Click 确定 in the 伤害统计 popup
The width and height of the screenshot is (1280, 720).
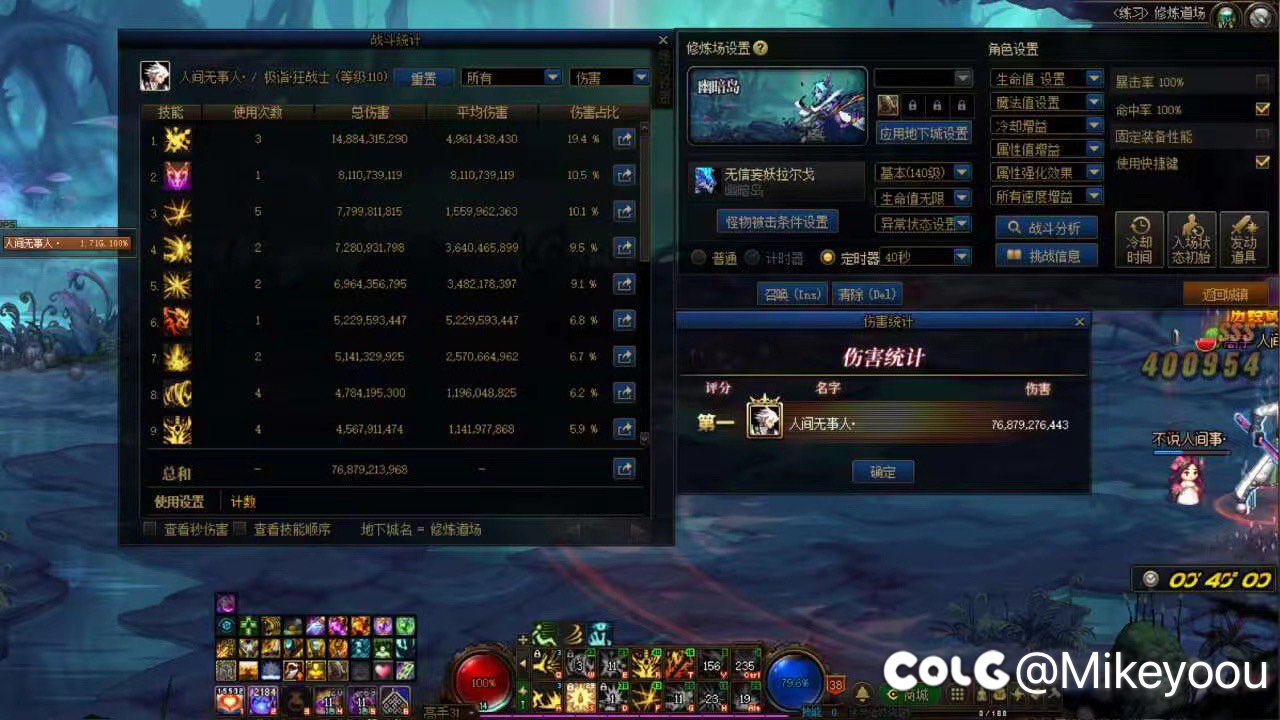pos(883,471)
